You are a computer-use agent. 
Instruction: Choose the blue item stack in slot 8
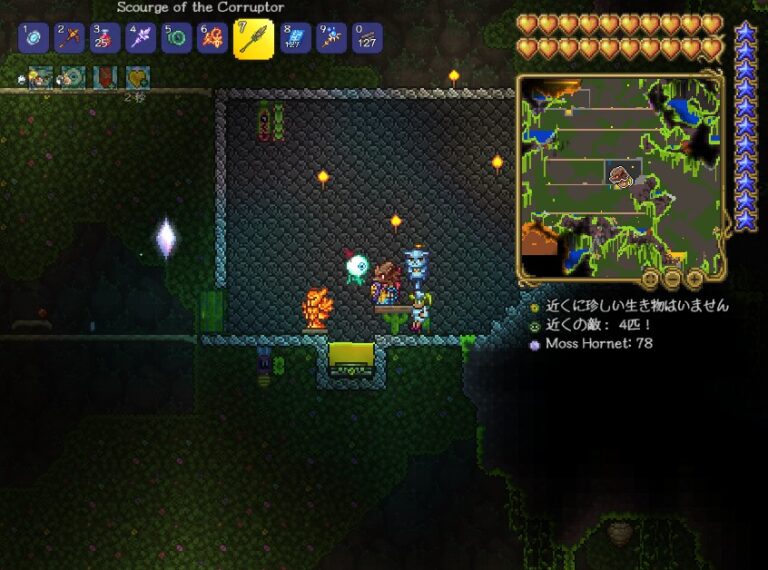[296, 39]
